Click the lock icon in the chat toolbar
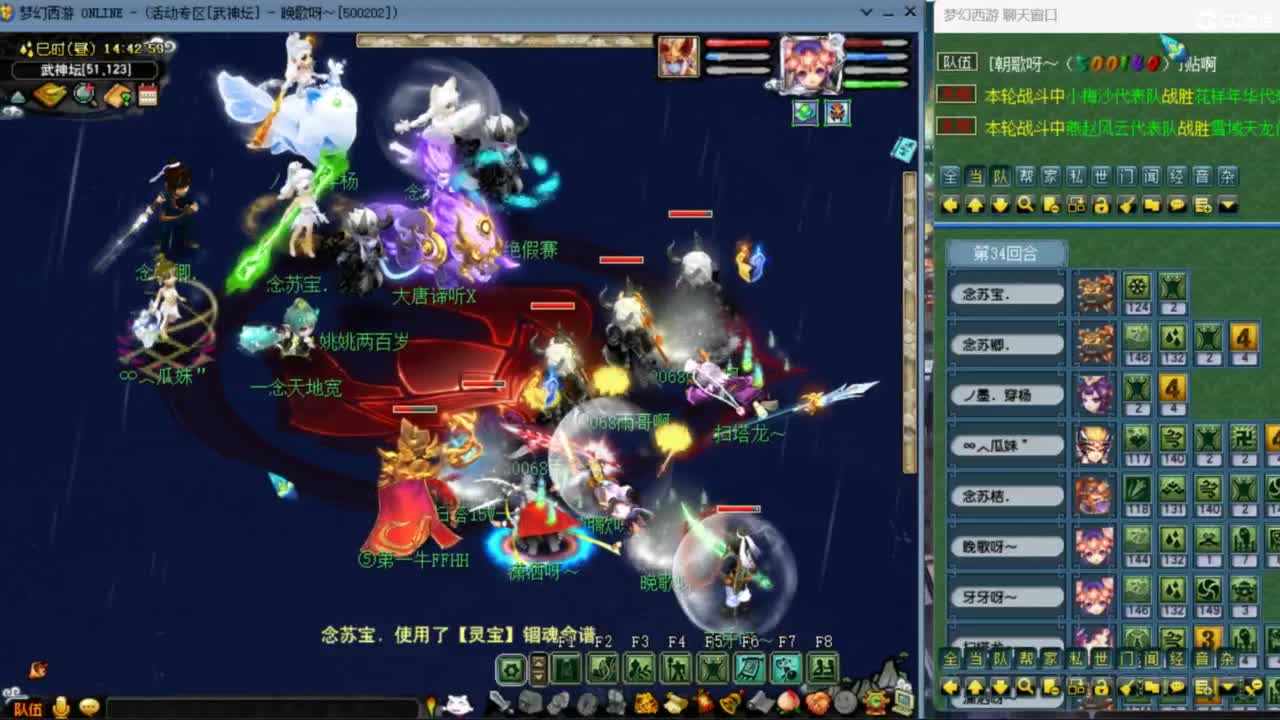The height and width of the screenshot is (720, 1280). point(1101,204)
